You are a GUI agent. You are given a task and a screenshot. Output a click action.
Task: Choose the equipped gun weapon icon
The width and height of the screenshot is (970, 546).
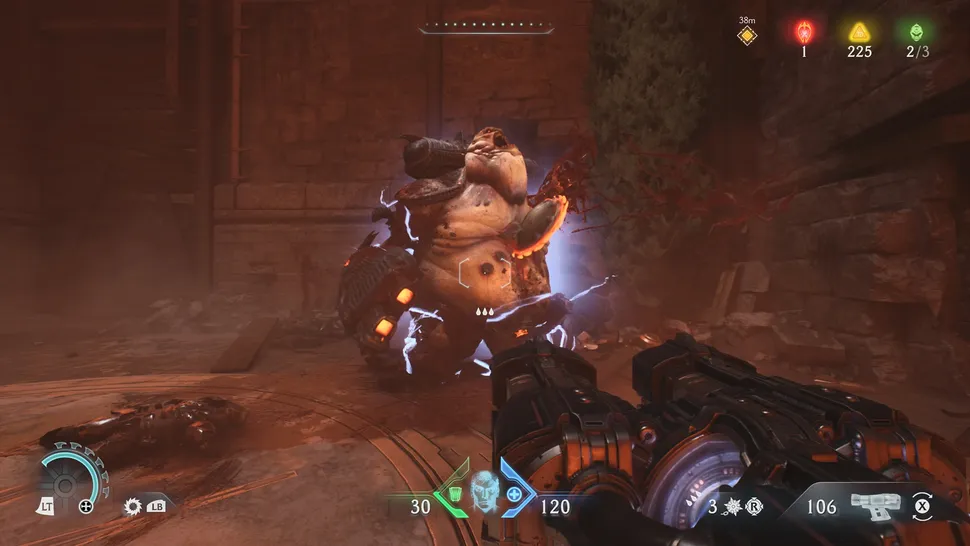(x=875, y=505)
